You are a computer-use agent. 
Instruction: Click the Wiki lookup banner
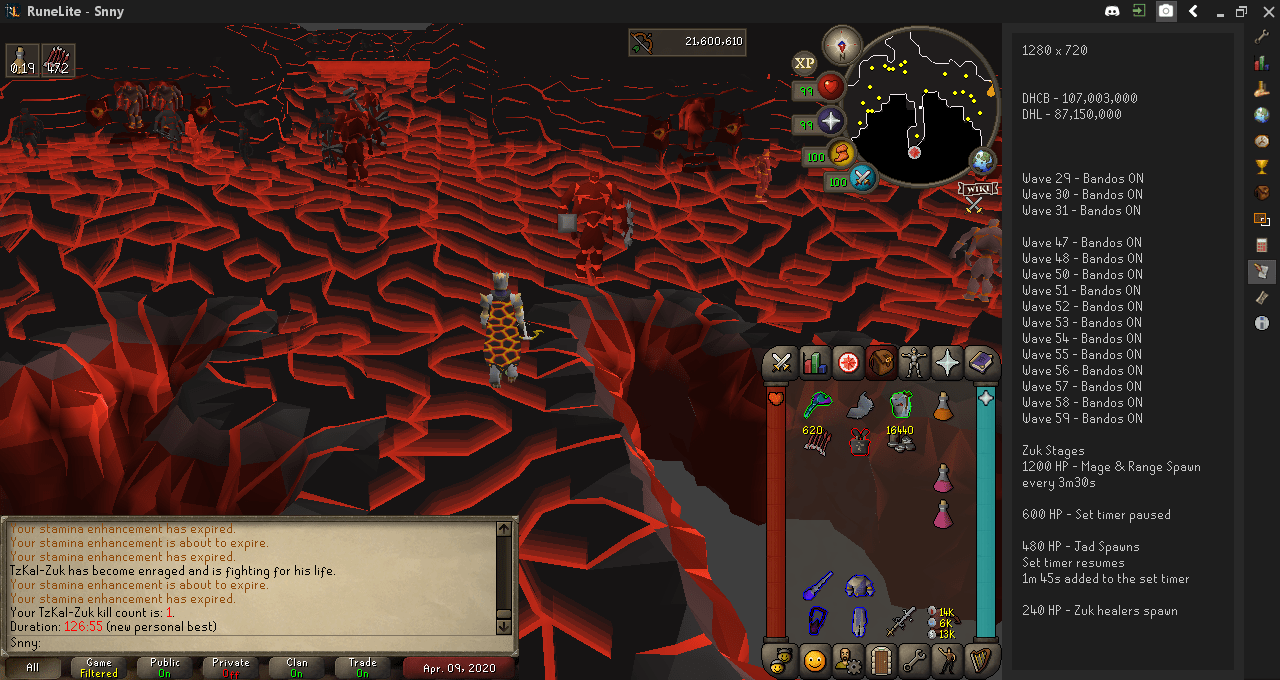point(975,188)
